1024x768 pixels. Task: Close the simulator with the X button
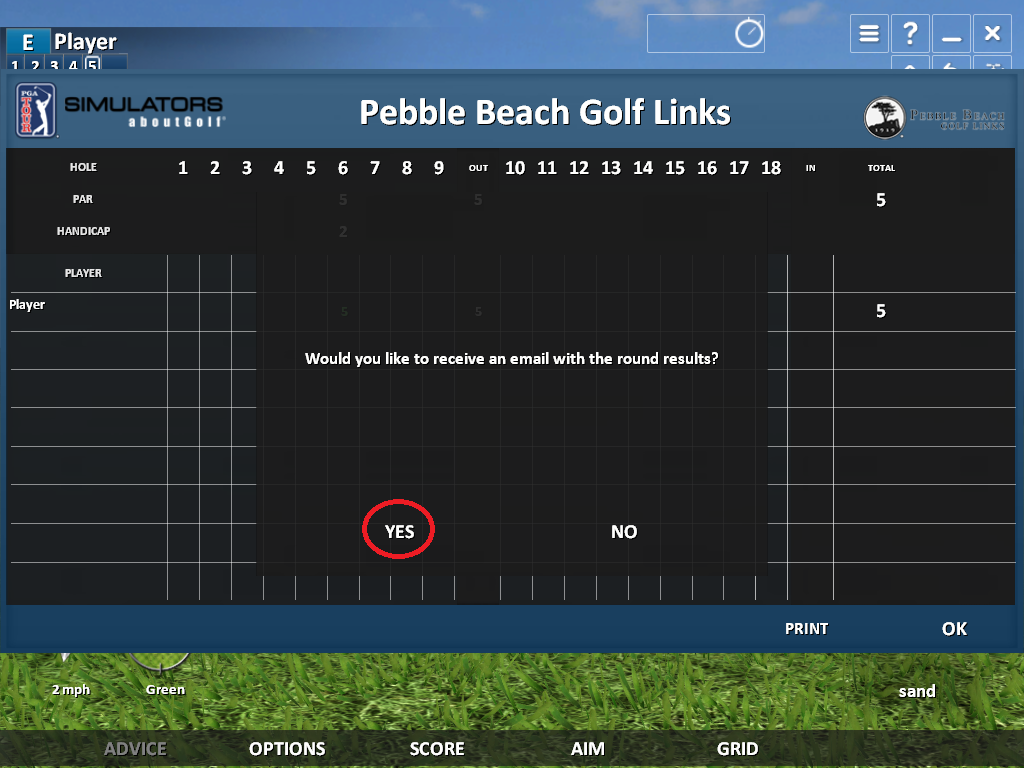click(992, 34)
